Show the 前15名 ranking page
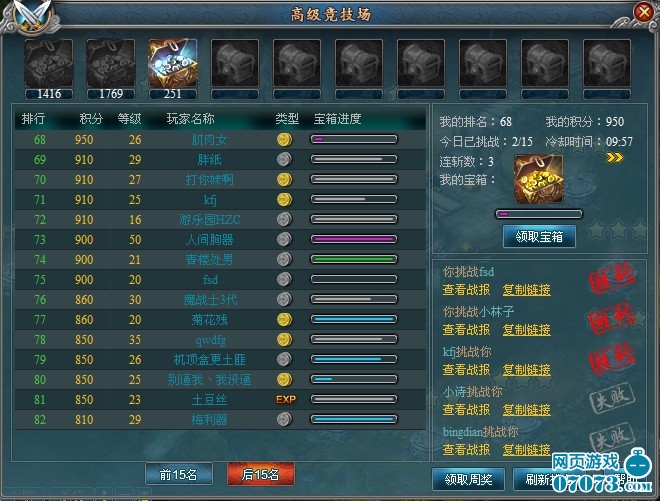660x501 pixels. [175, 474]
